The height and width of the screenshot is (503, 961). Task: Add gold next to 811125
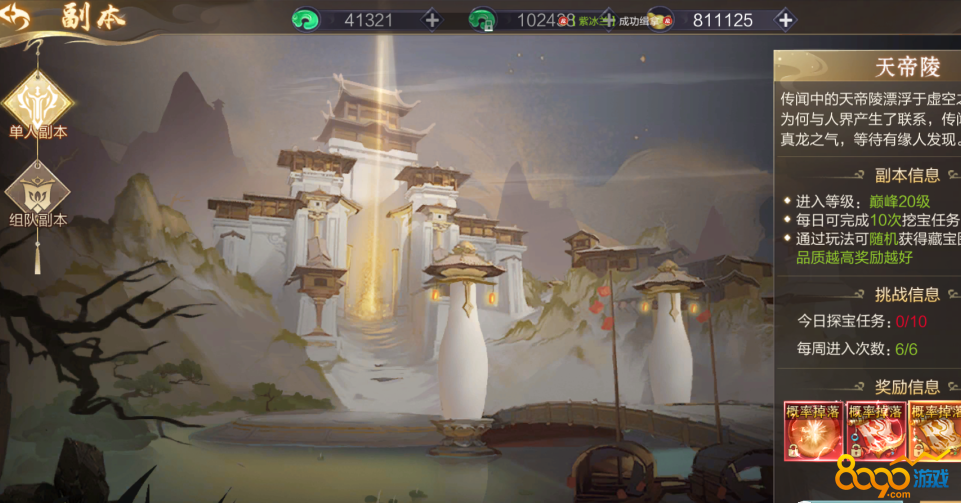point(785,20)
